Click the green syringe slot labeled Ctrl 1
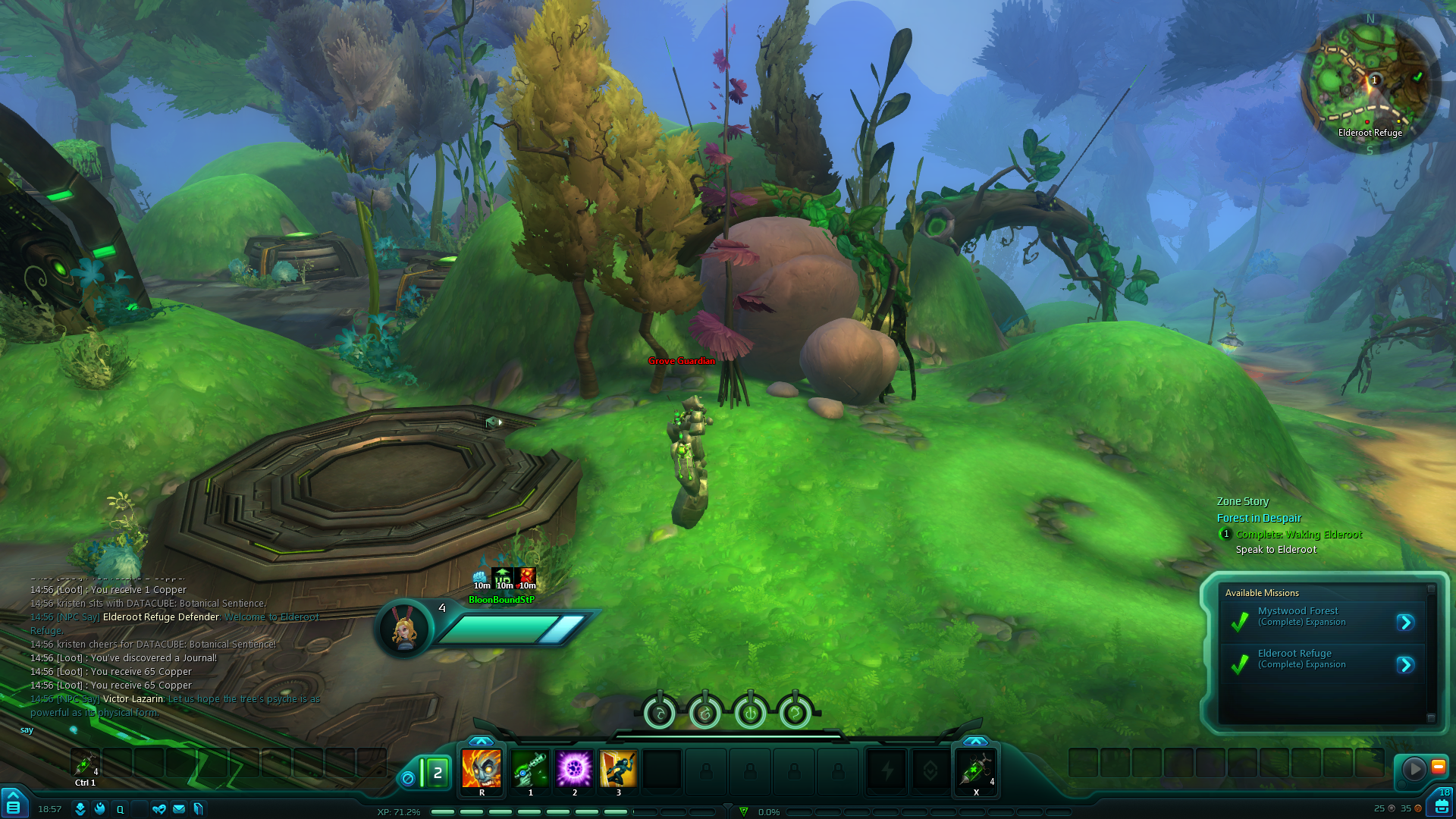This screenshot has height=819, width=1456. (x=85, y=764)
